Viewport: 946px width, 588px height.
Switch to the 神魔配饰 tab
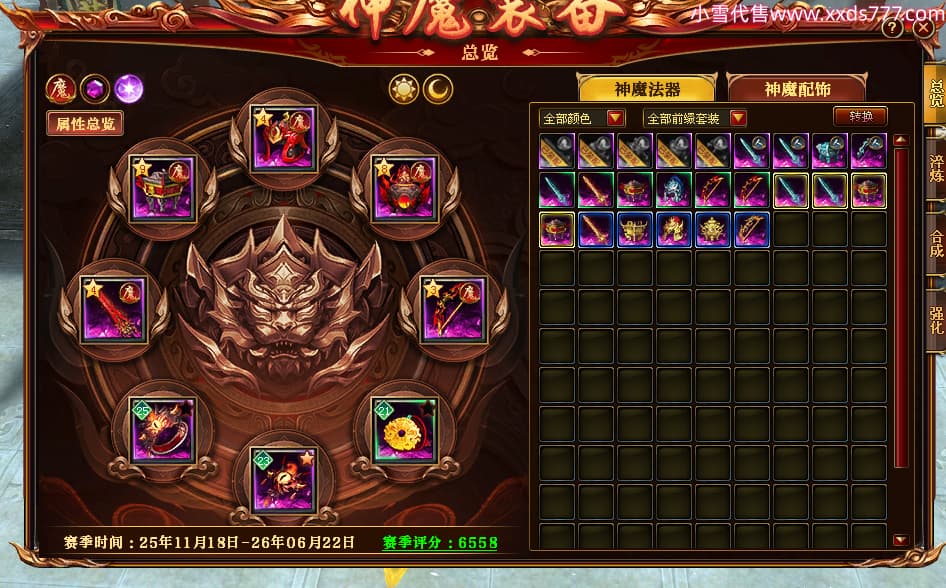(796, 89)
